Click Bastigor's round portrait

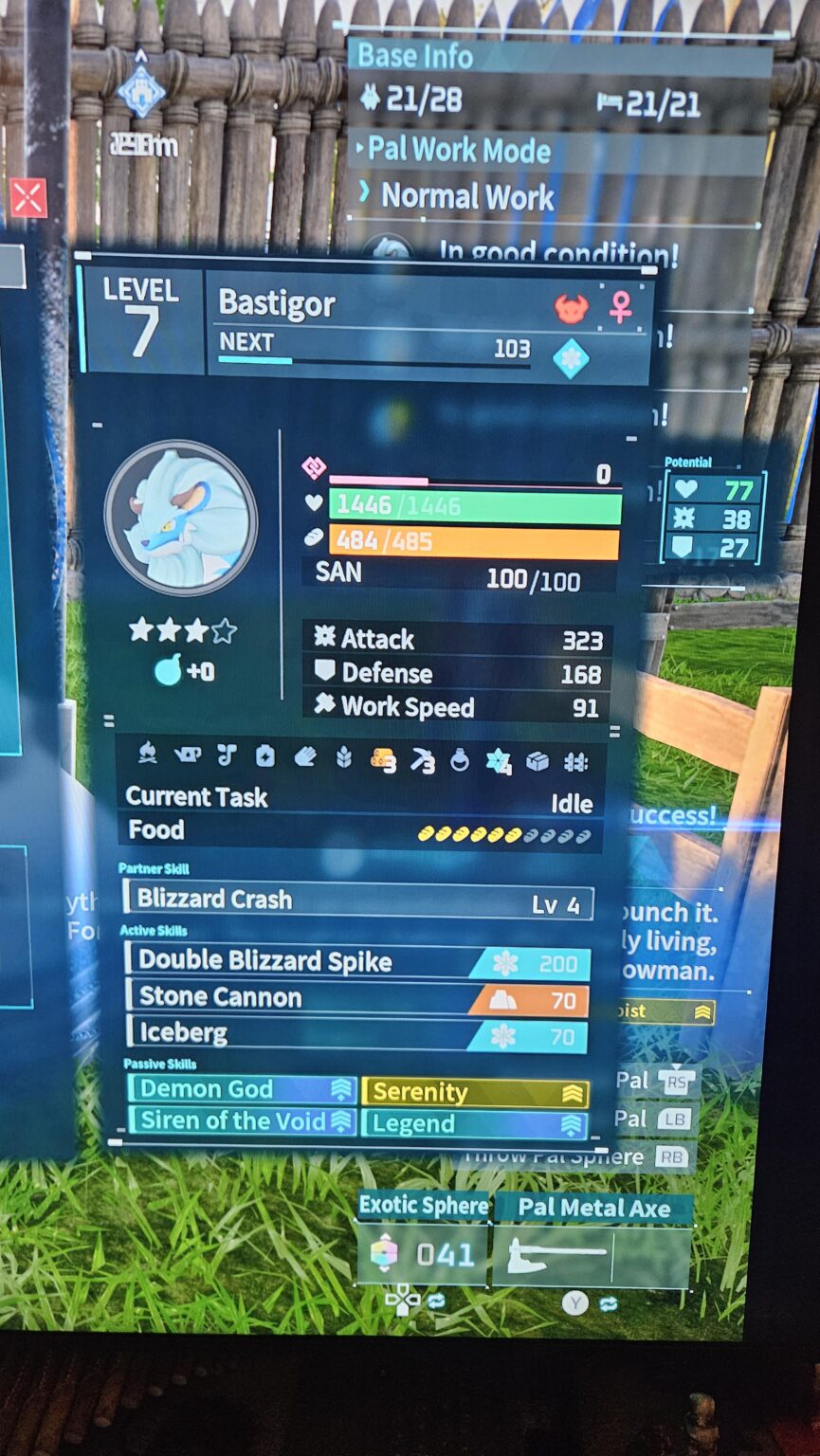click(180, 517)
